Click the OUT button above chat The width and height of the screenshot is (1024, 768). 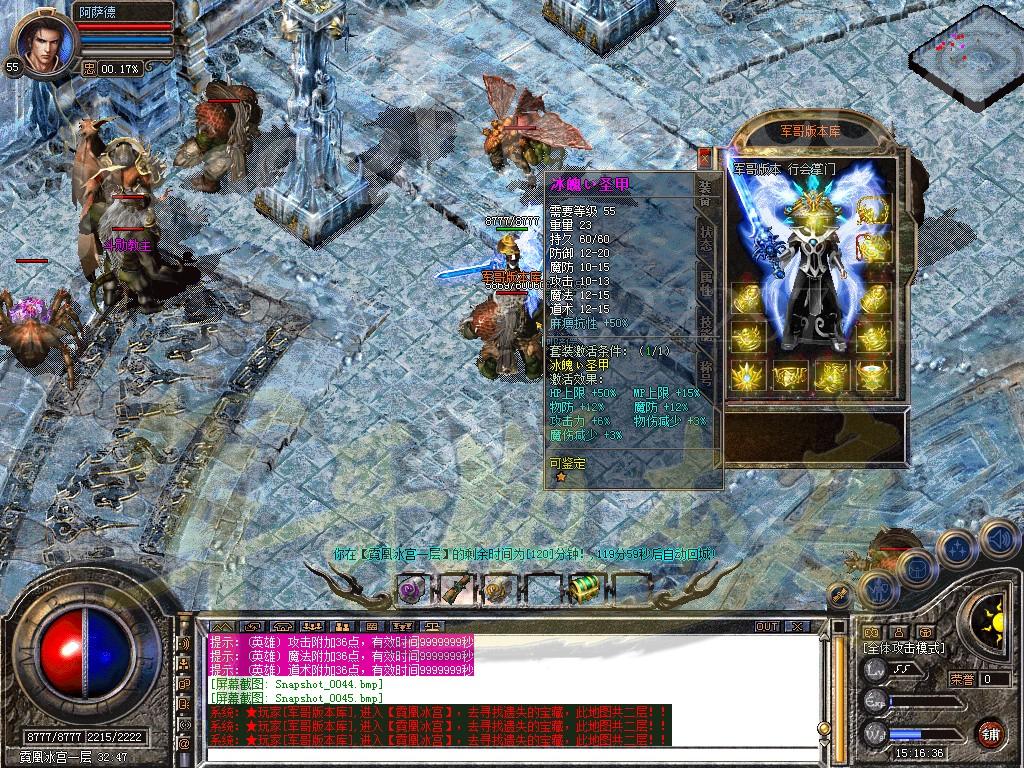click(x=767, y=627)
